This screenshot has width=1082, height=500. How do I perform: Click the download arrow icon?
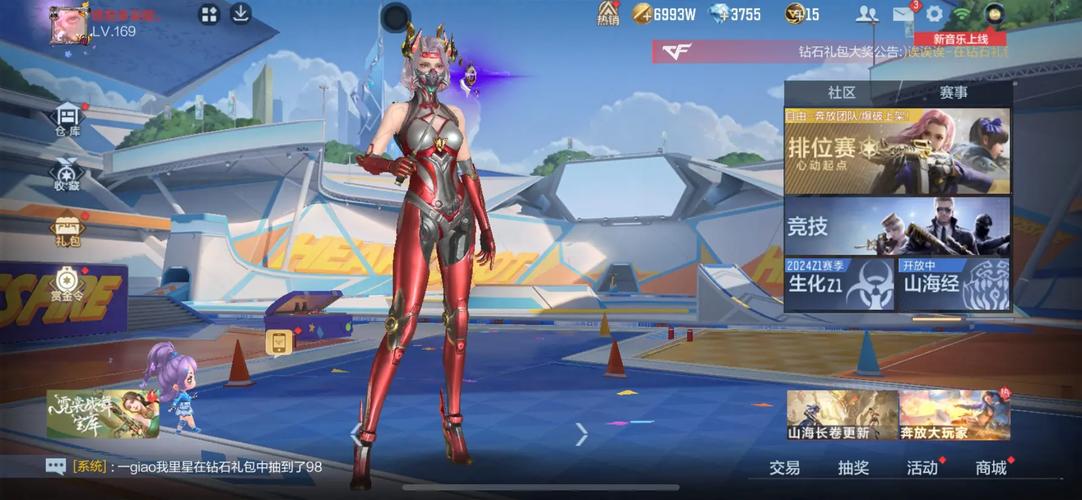pyautogui.click(x=240, y=14)
